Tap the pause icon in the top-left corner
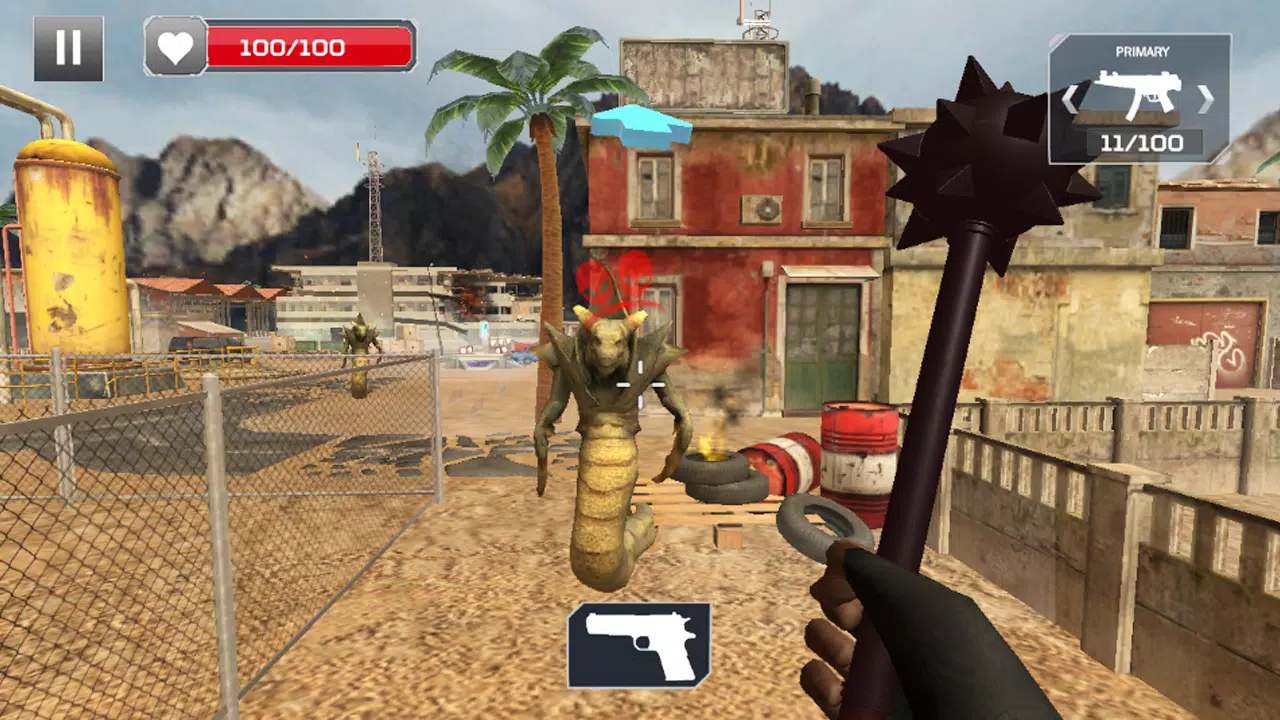The image size is (1280, 720). pyautogui.click(x=68, y=47)
